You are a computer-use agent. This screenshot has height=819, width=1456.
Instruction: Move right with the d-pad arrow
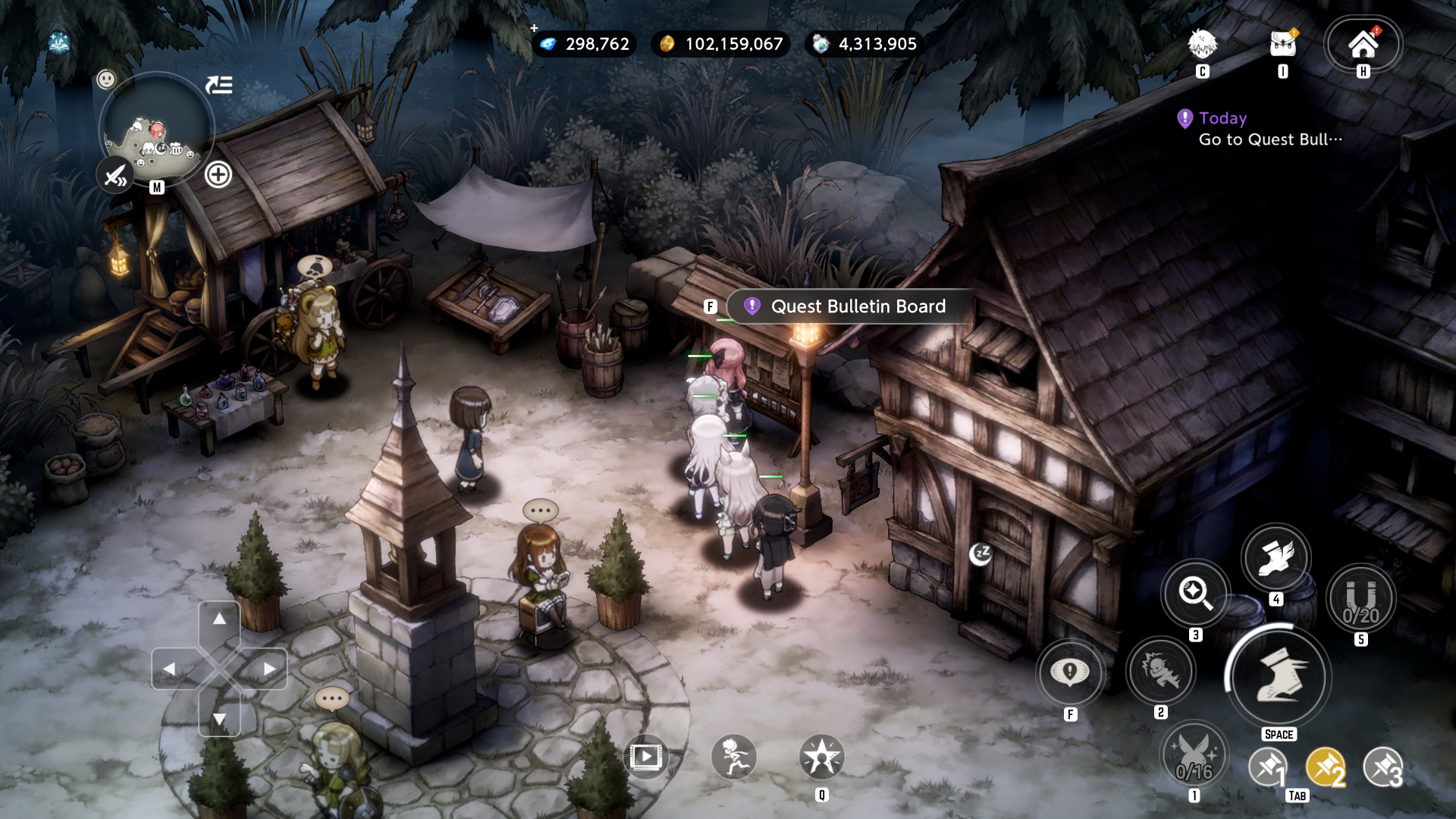269,669
